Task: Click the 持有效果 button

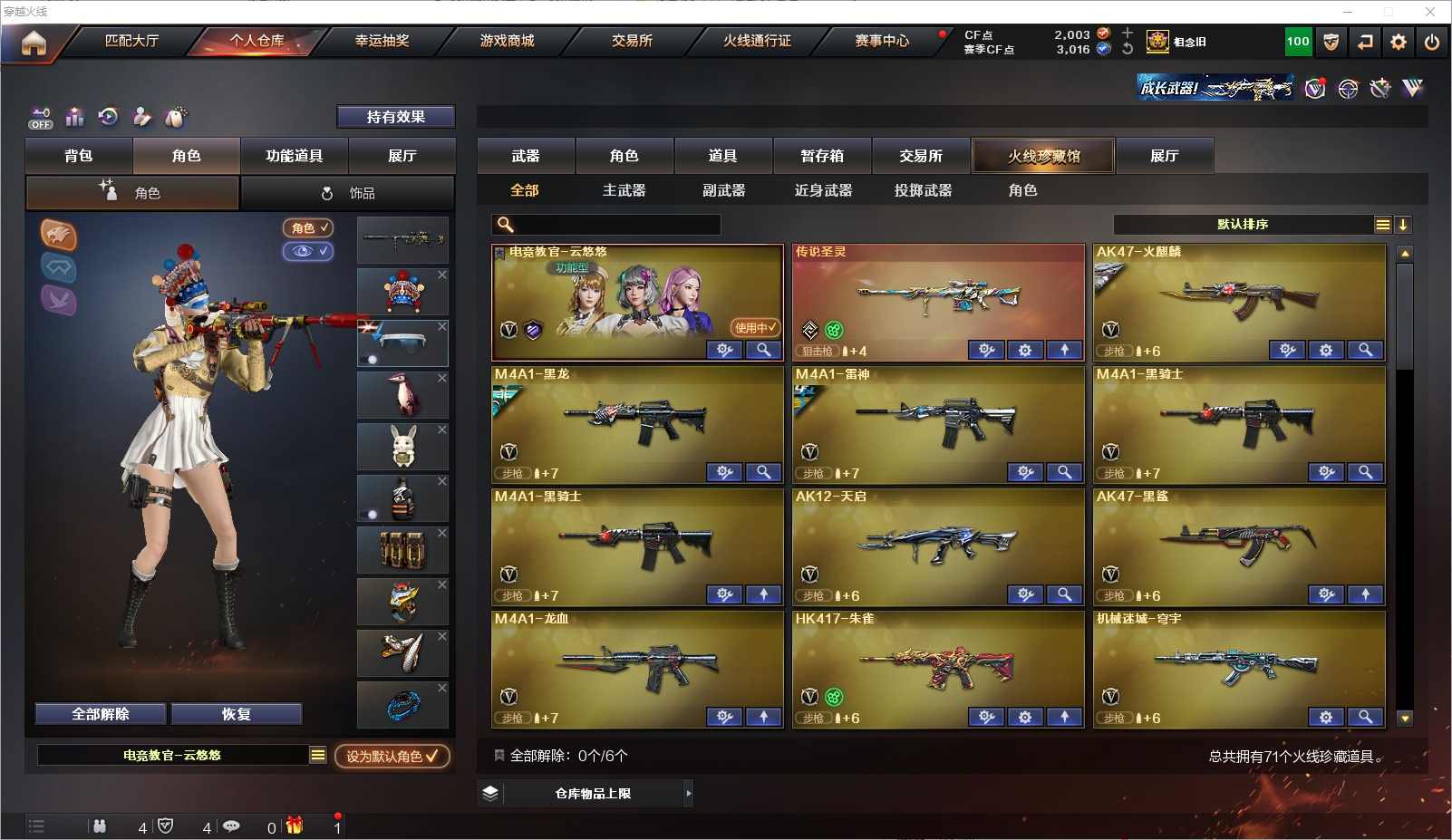Action: 396,117
